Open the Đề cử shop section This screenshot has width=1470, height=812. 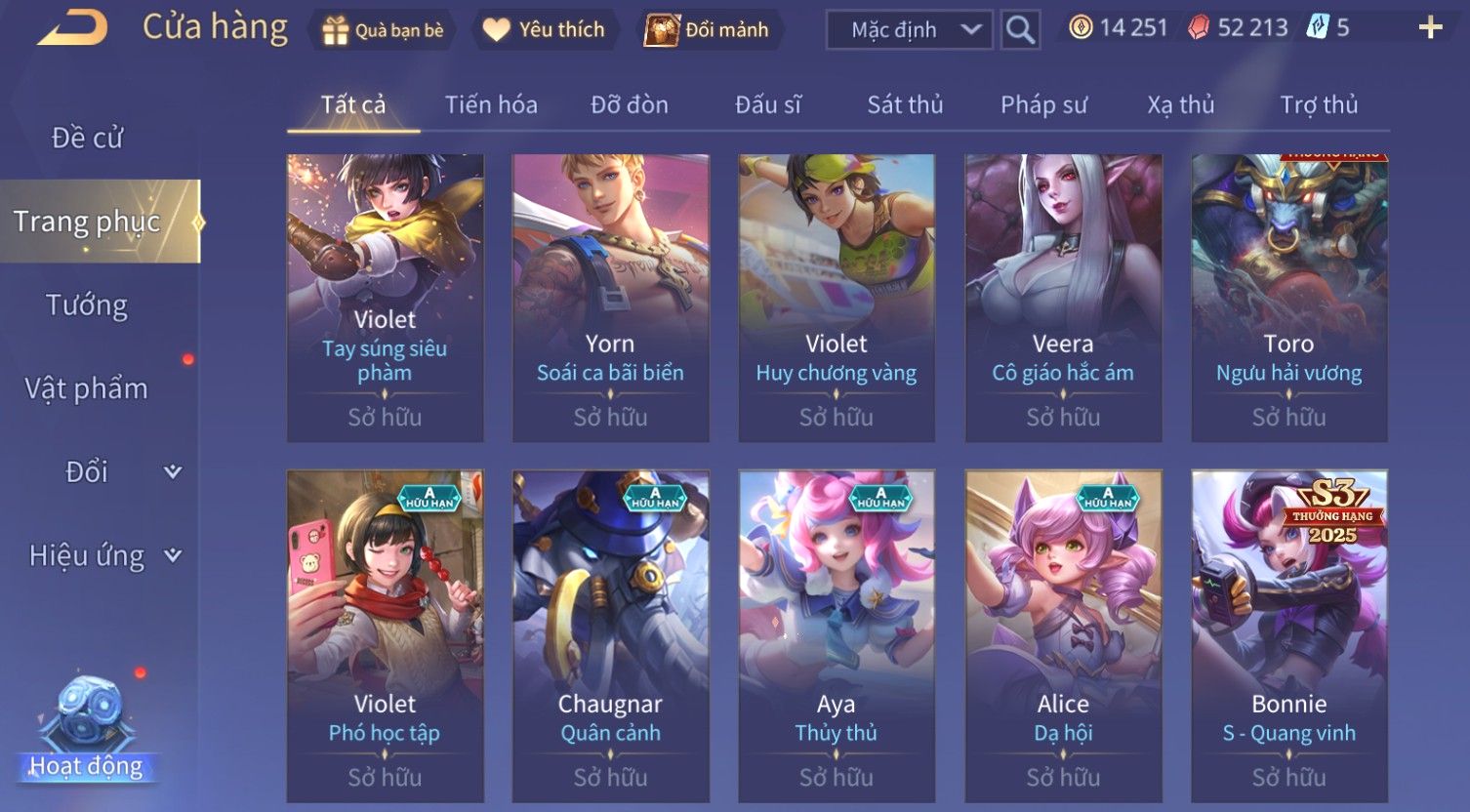point(88,139)
